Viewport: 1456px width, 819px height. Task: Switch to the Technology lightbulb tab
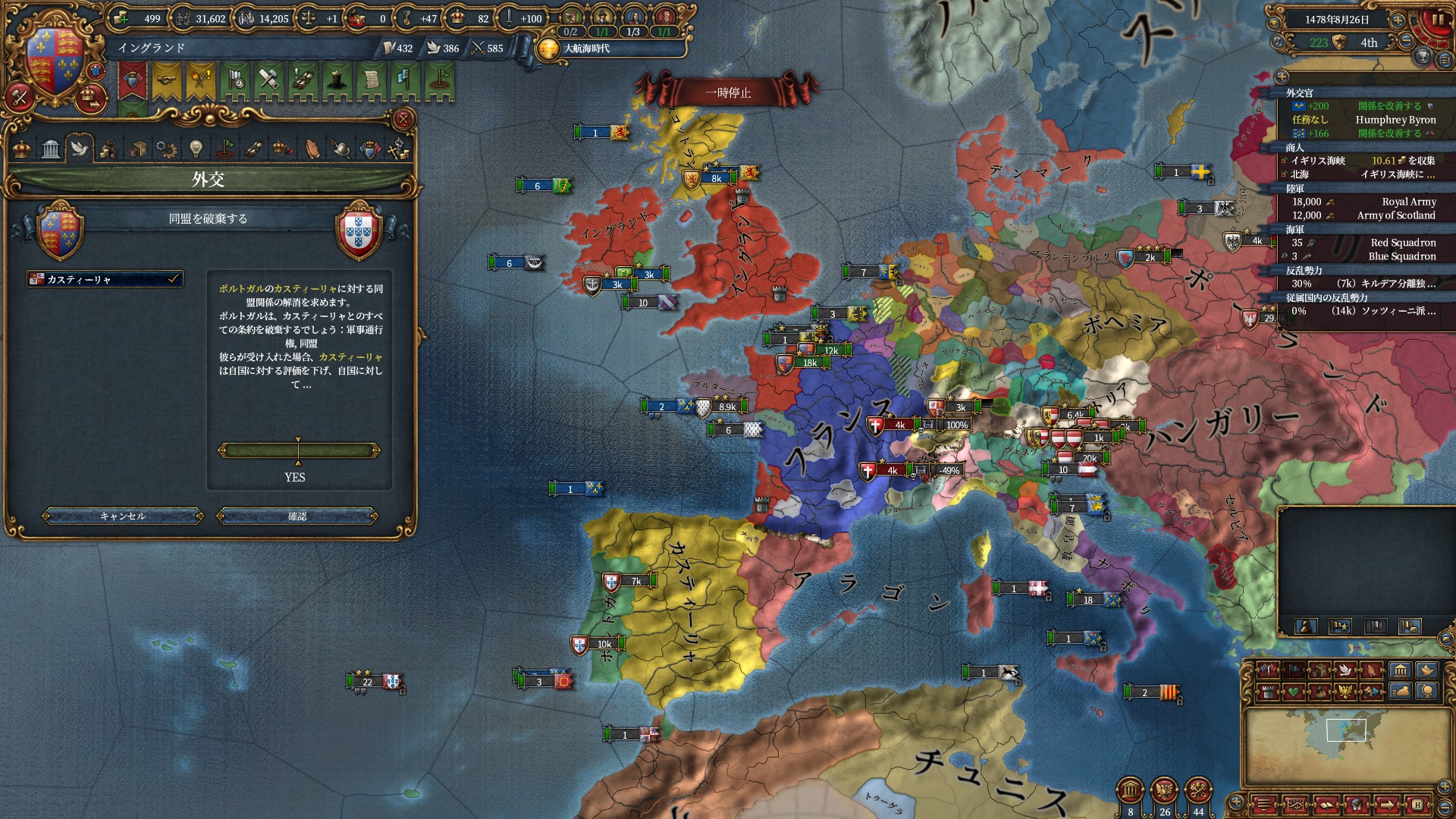[x=196, y=149]
